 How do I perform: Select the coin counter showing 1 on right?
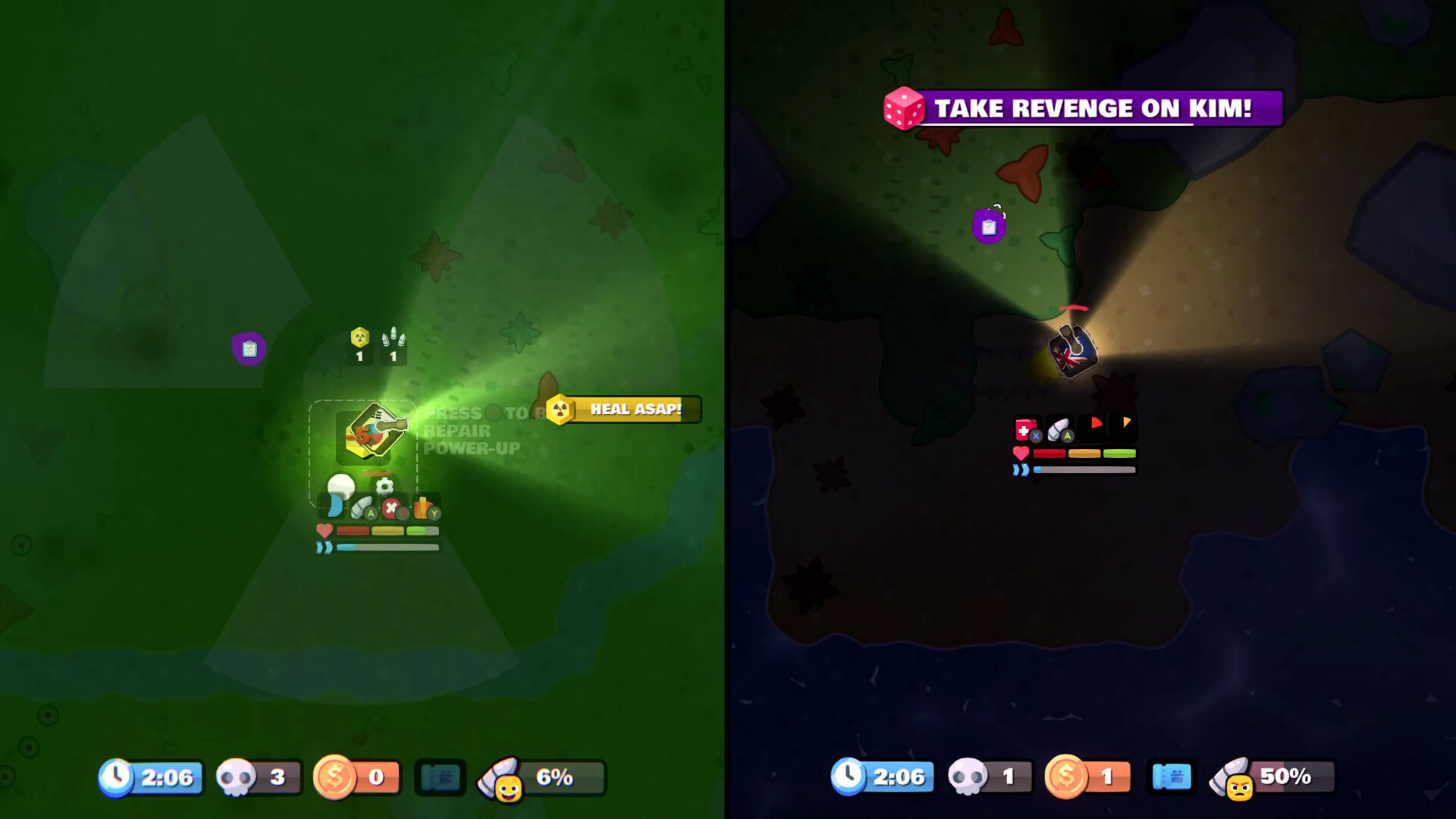tap(1086, 776)
